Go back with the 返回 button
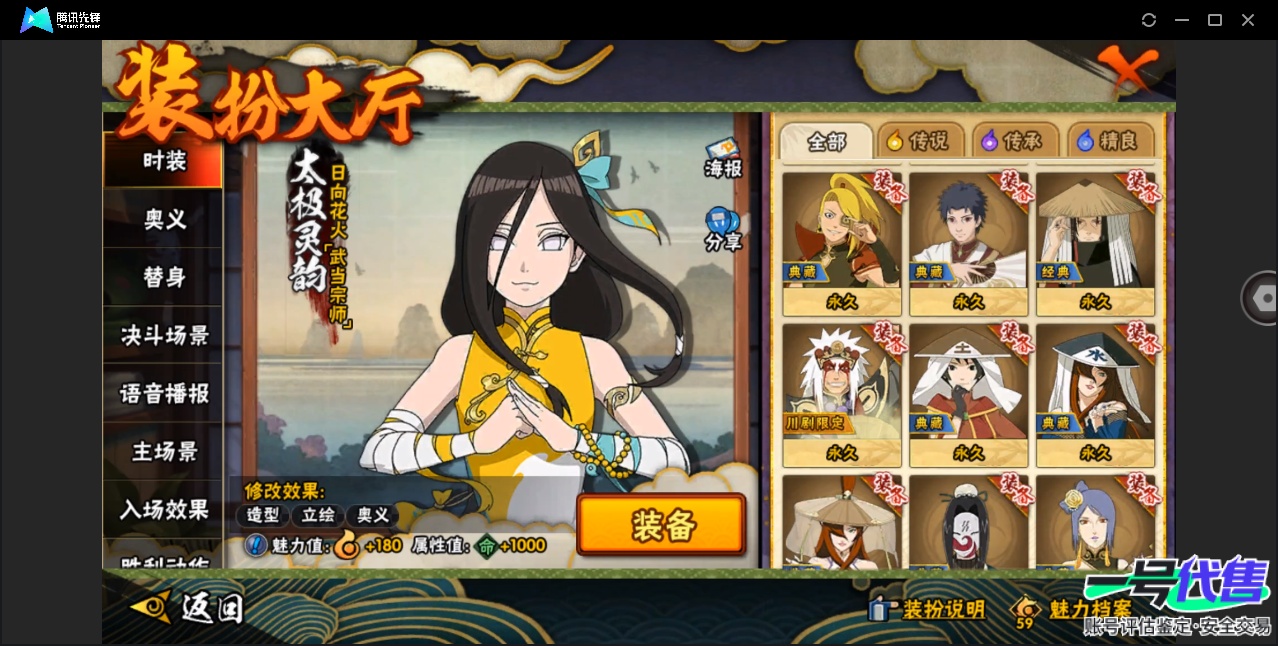This screenshot has width=1278, height=646. (x=188, y=606)
